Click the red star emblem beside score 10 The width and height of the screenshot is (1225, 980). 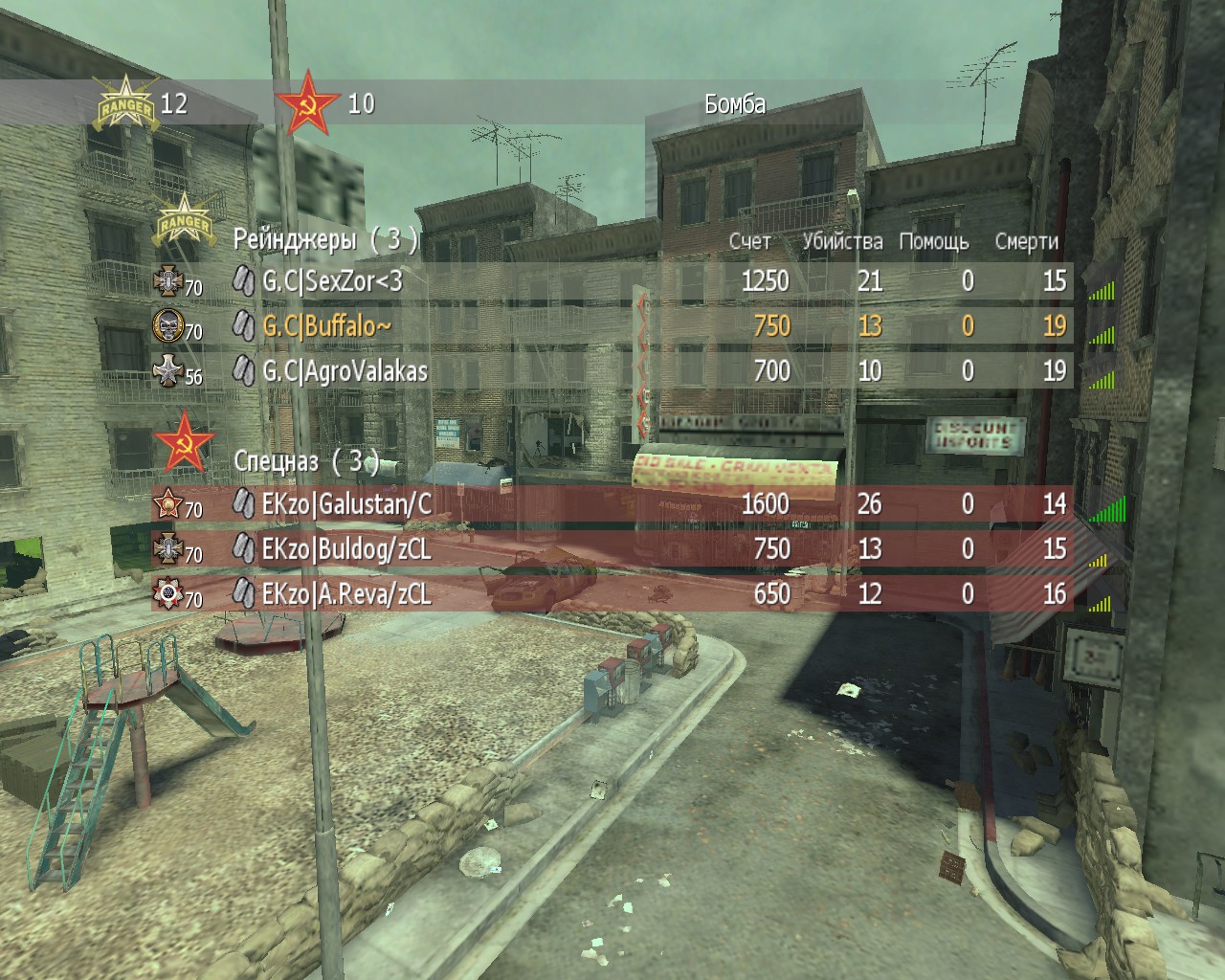click(x=306, y=103)
